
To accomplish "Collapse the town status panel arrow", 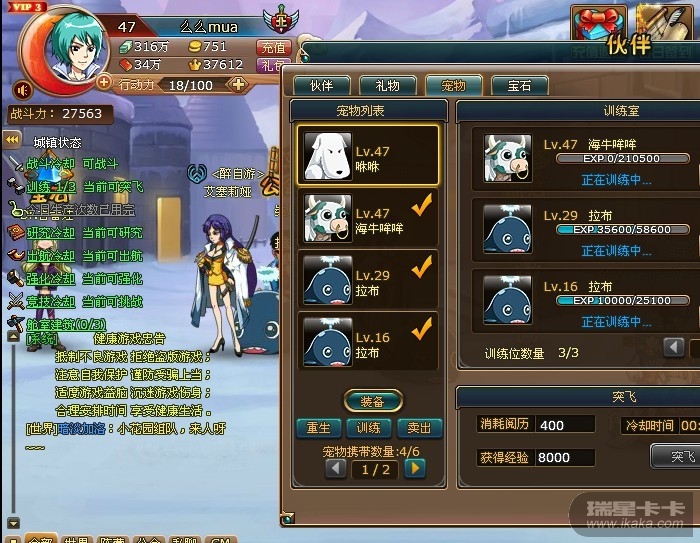I will coord(14,141).
